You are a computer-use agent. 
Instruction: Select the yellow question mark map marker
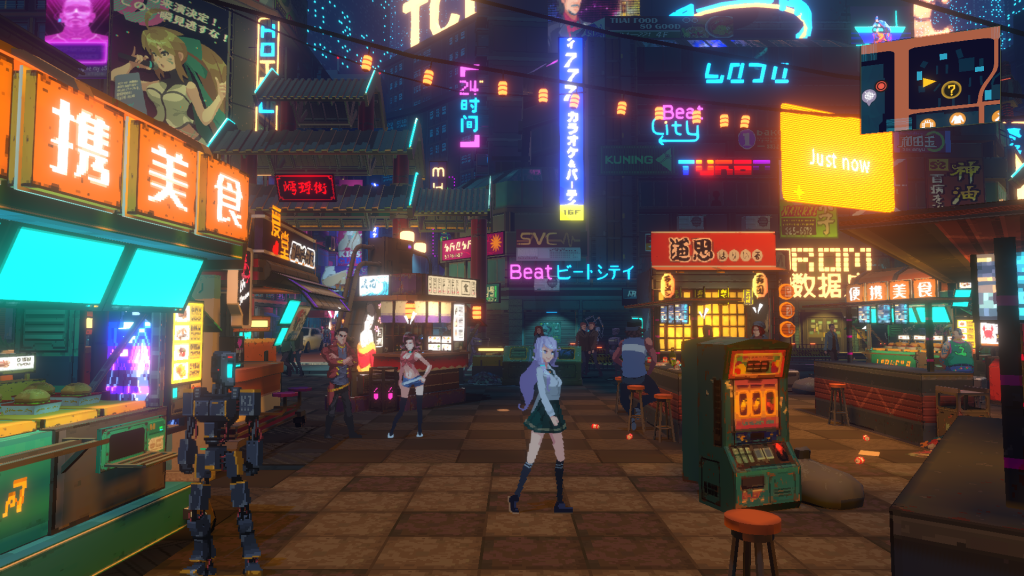pos(951,90)
